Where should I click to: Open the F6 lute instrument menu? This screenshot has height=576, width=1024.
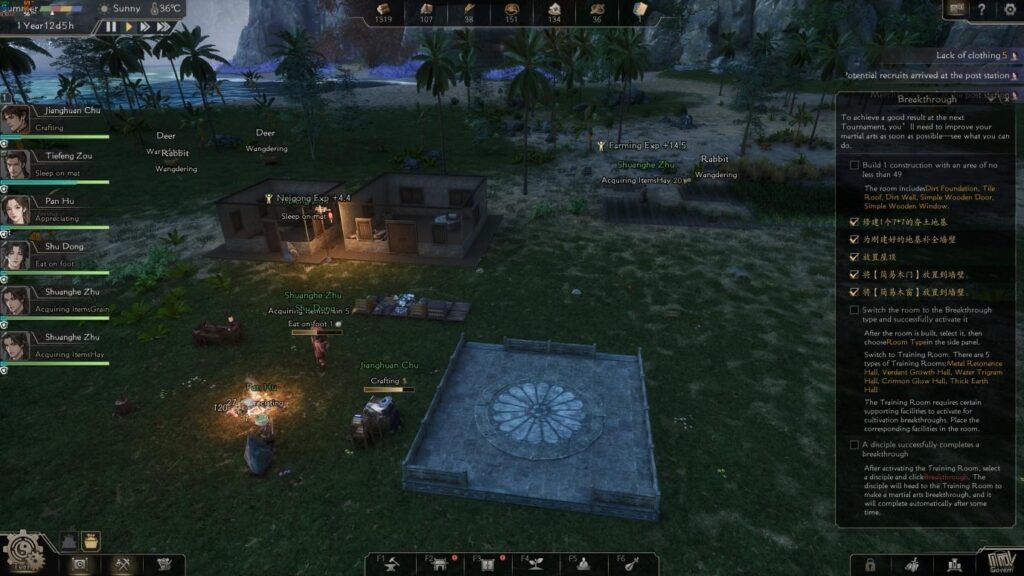pos(634,563)
